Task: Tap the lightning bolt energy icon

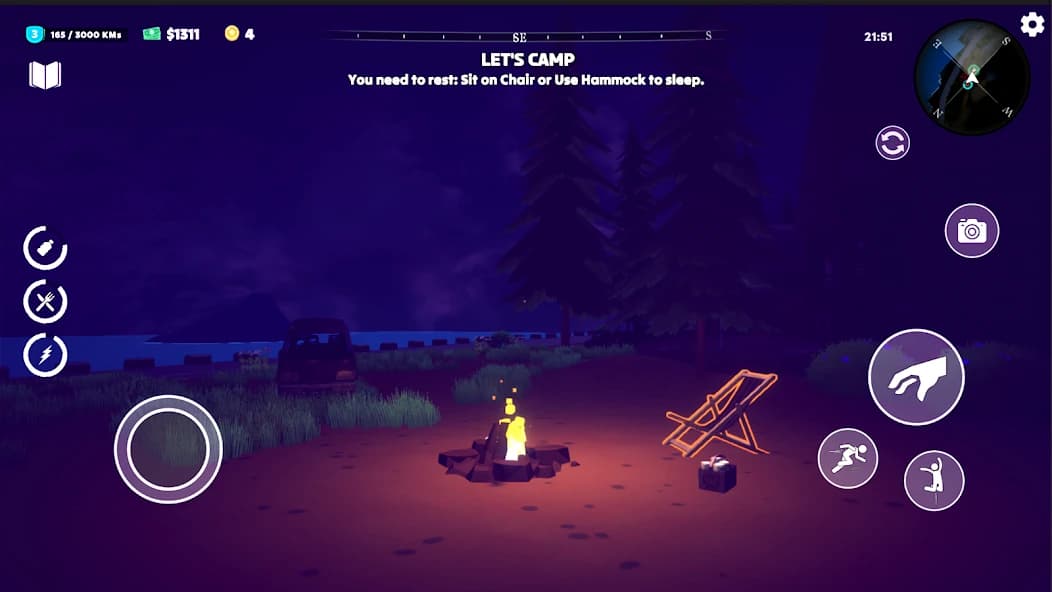Action: (x=45, y=354)
